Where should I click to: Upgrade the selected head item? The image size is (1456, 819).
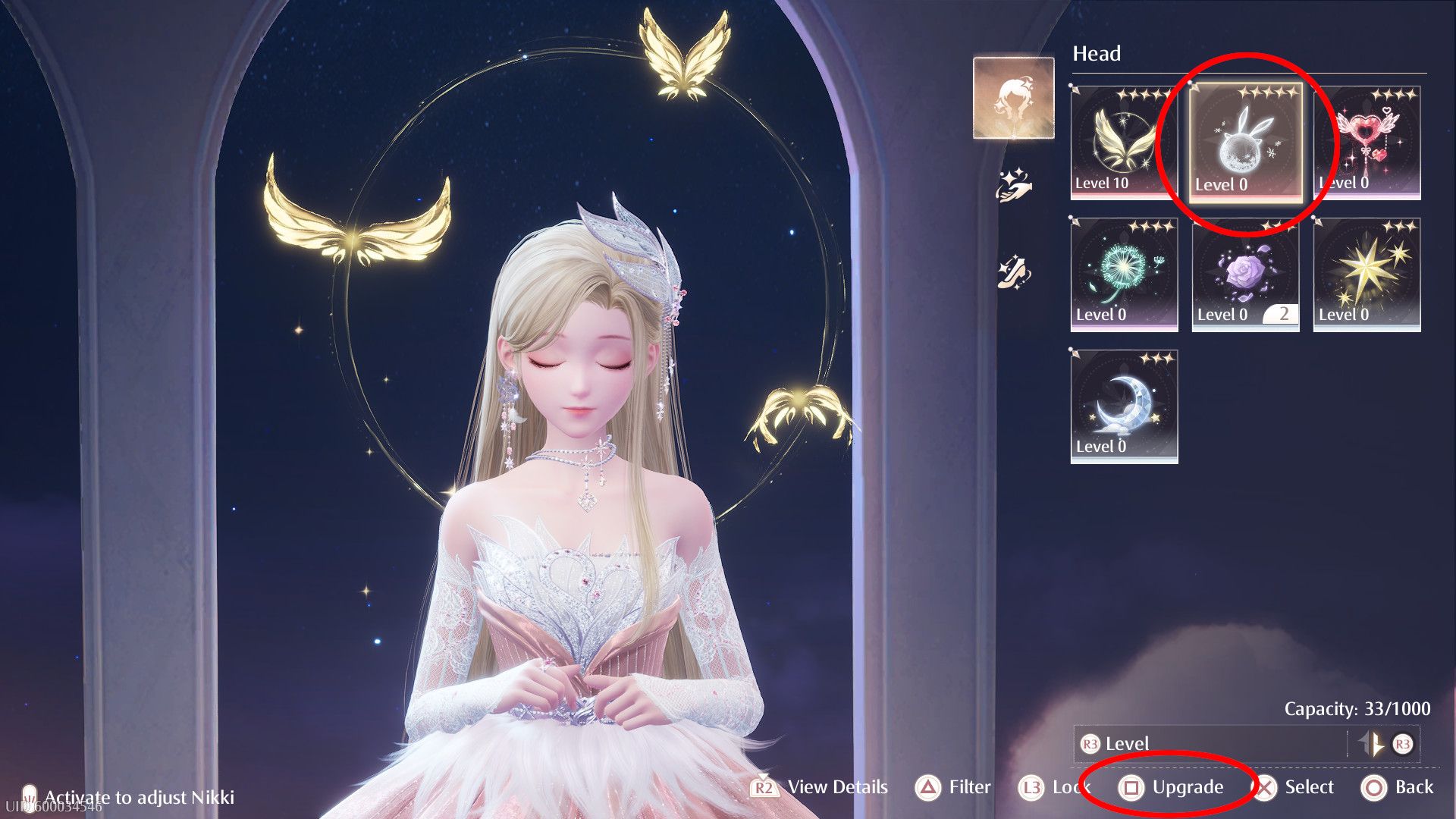(x=1172, y=788)
